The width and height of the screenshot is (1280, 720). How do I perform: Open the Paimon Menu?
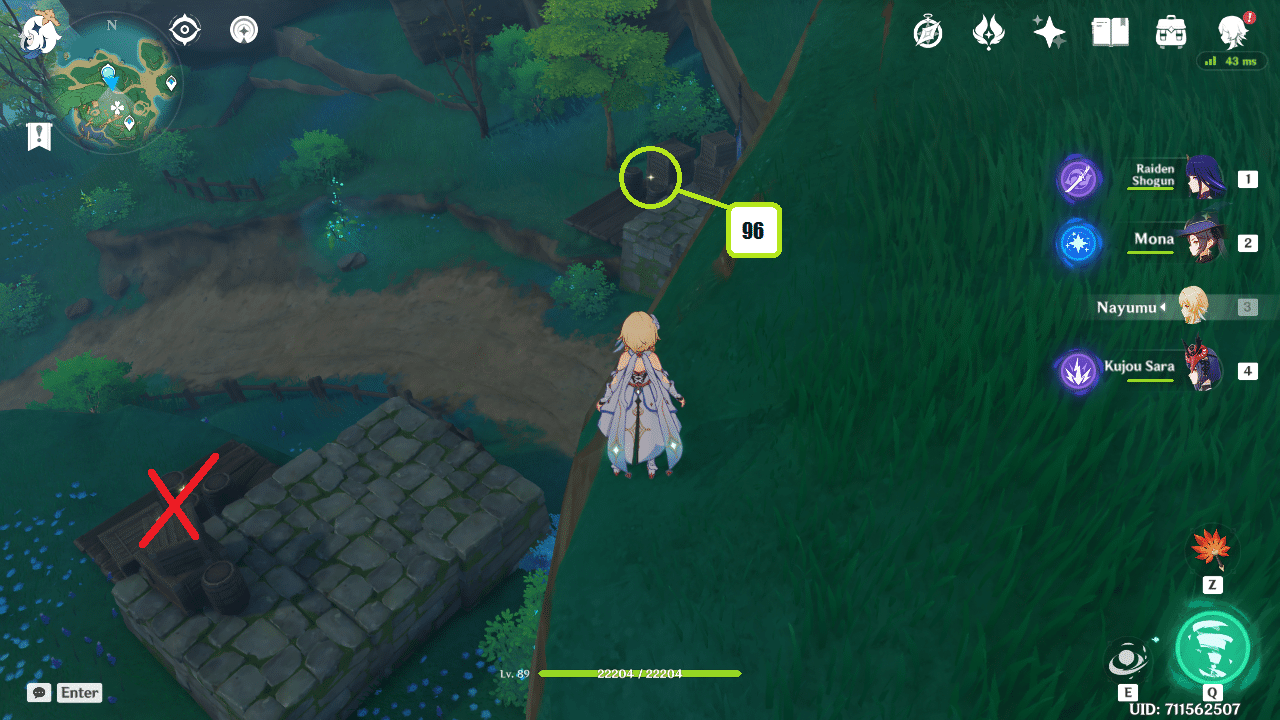click(38, 30)
